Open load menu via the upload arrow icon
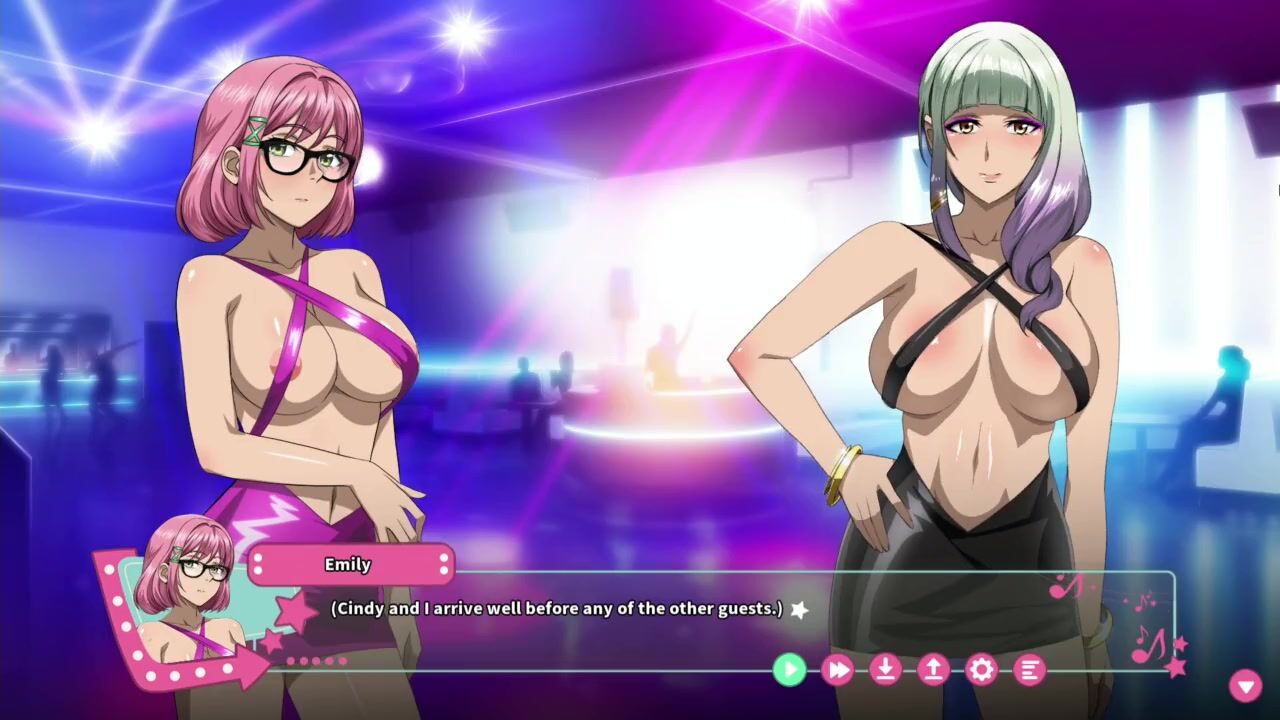Image resolution: width=1280 pixels, height=720 pixels. (x=933, y=669)
